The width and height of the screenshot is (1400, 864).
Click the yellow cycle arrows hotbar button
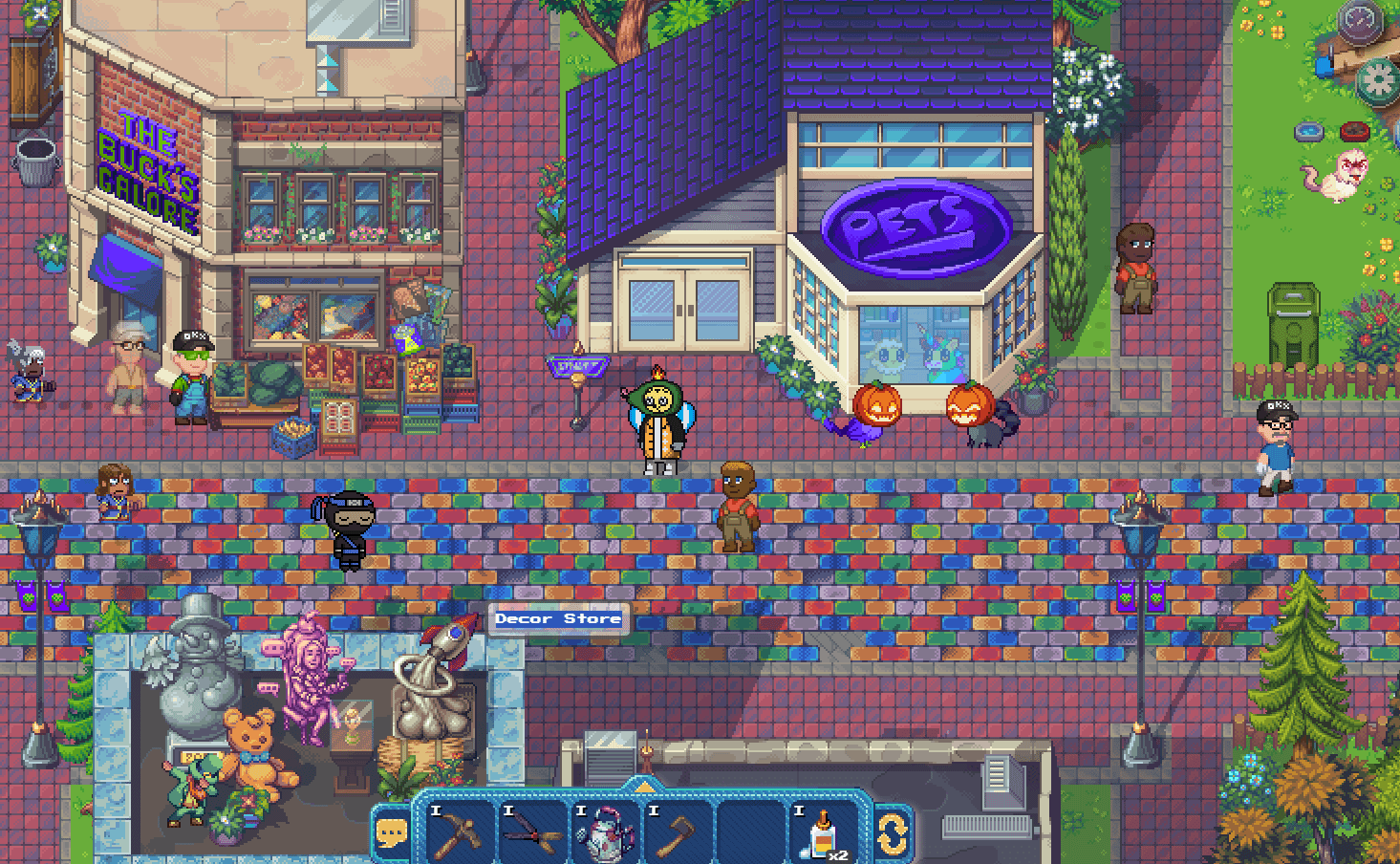click(x=892, y=833)
